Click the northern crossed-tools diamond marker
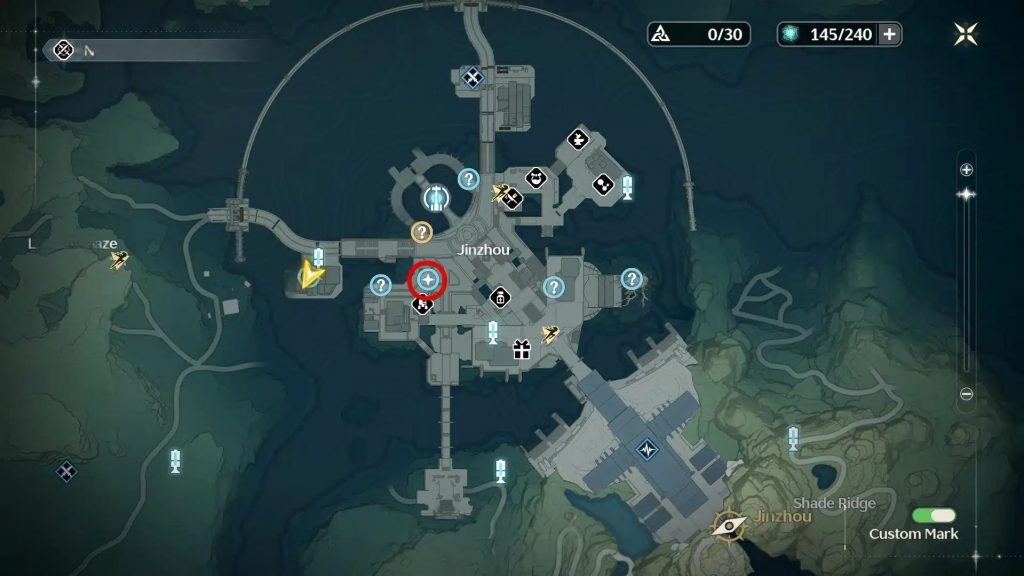Screen dimensions: 1024x576 click(x=473, y=76)
